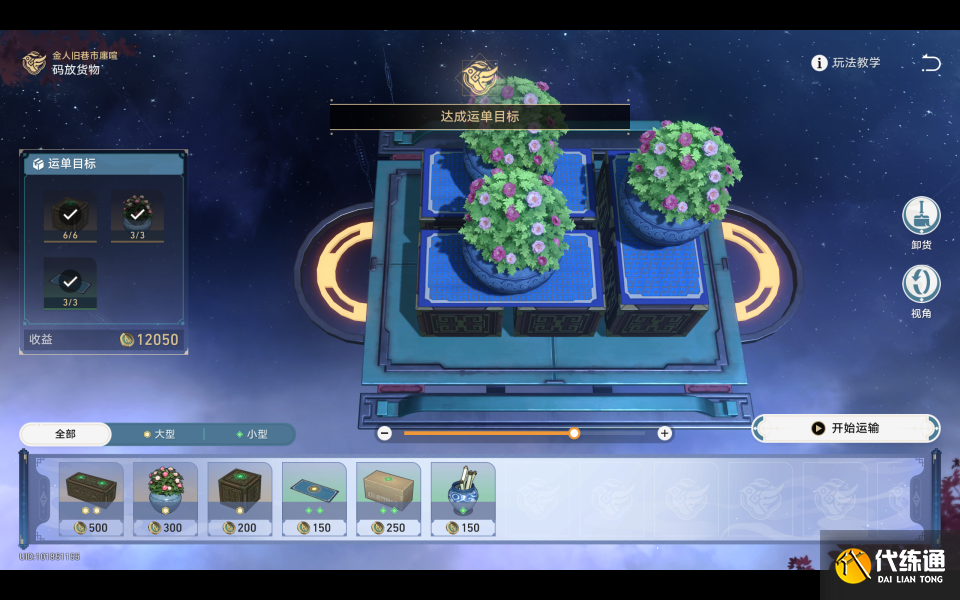
Task: Click the orange zoom slider handle
Action: pyautogui.click(x=574, y=433)
